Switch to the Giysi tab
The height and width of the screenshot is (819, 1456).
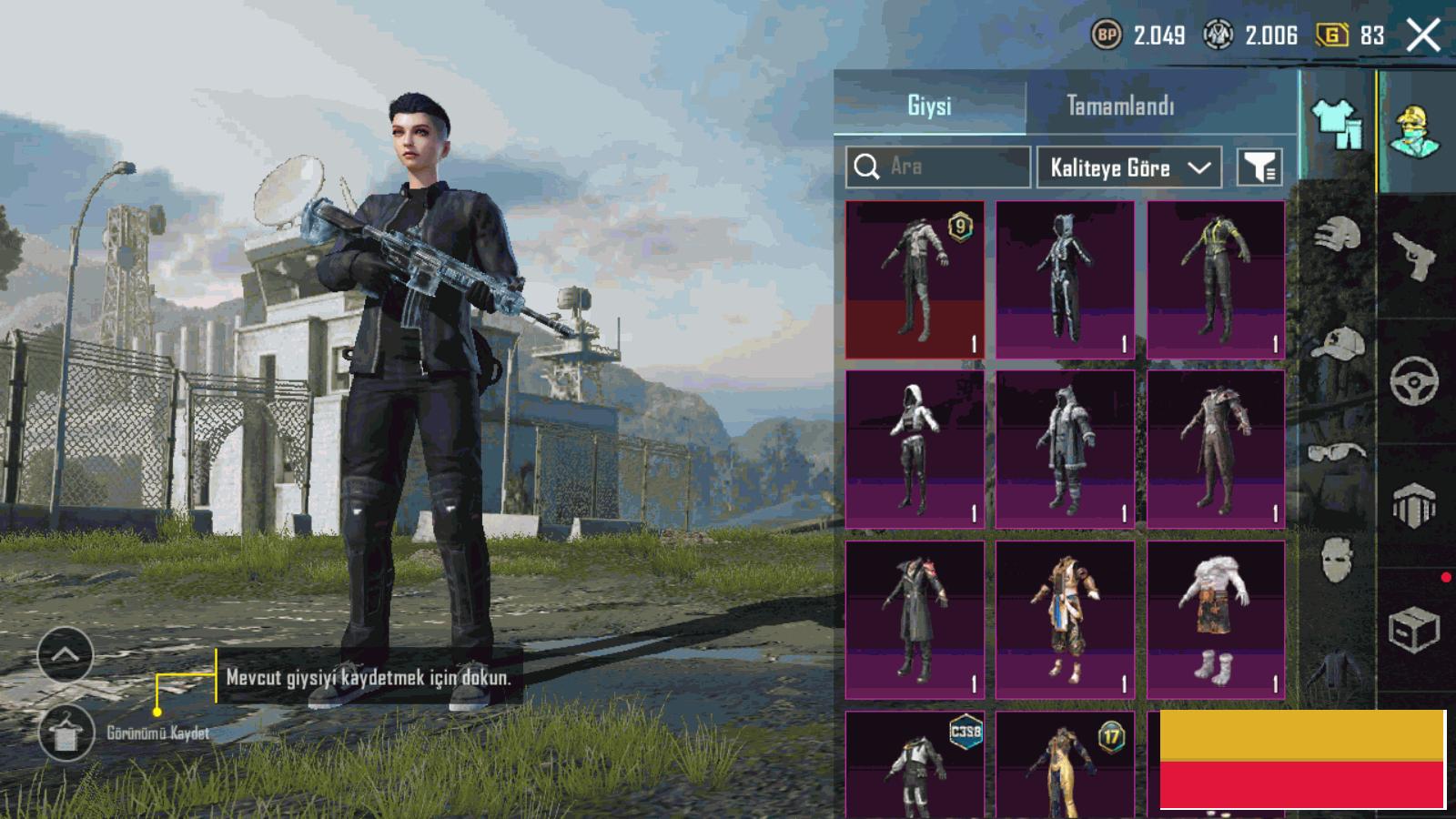[x=929, y=106]
